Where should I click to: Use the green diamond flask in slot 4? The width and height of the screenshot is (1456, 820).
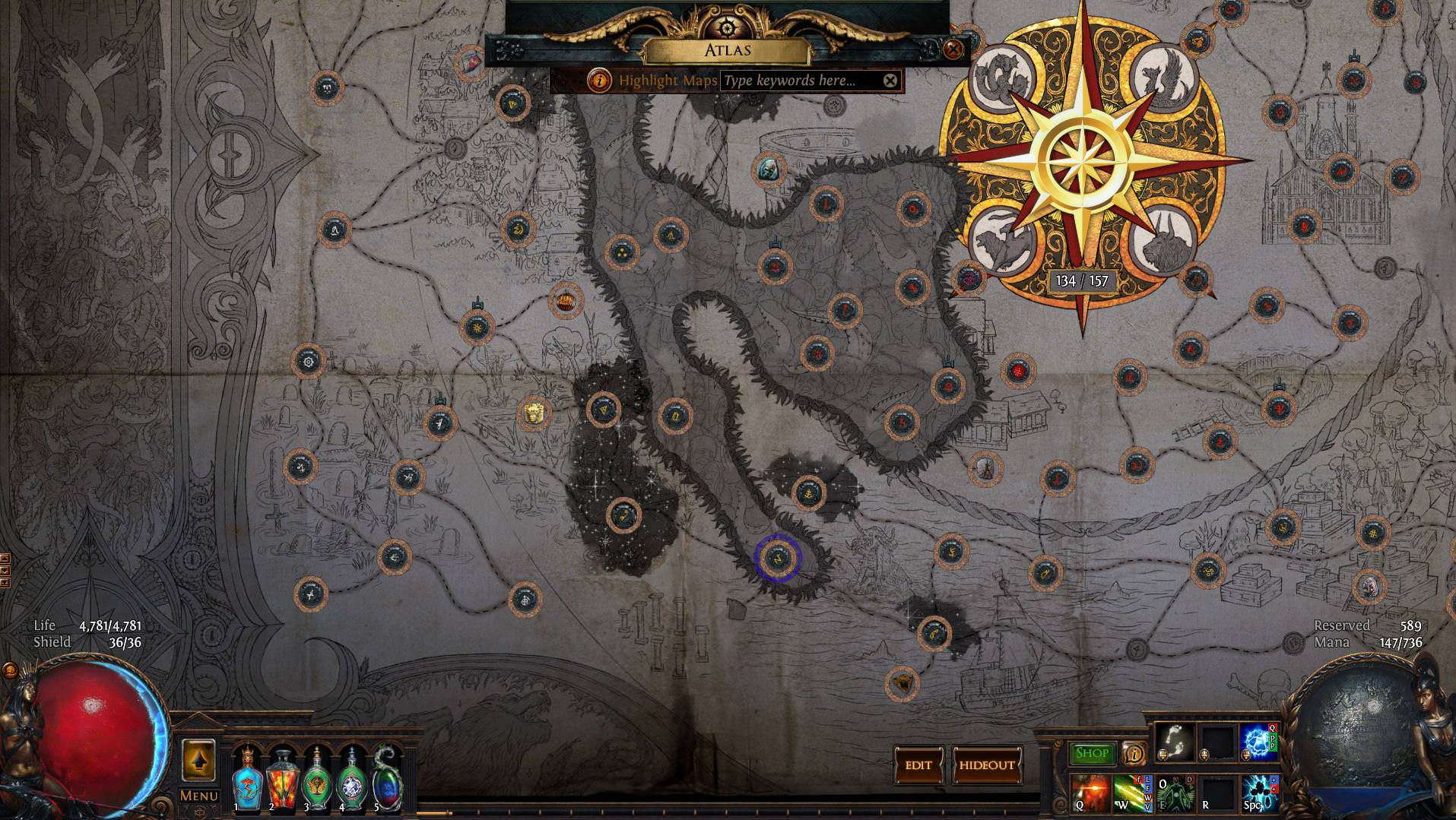tap(351, 778)
